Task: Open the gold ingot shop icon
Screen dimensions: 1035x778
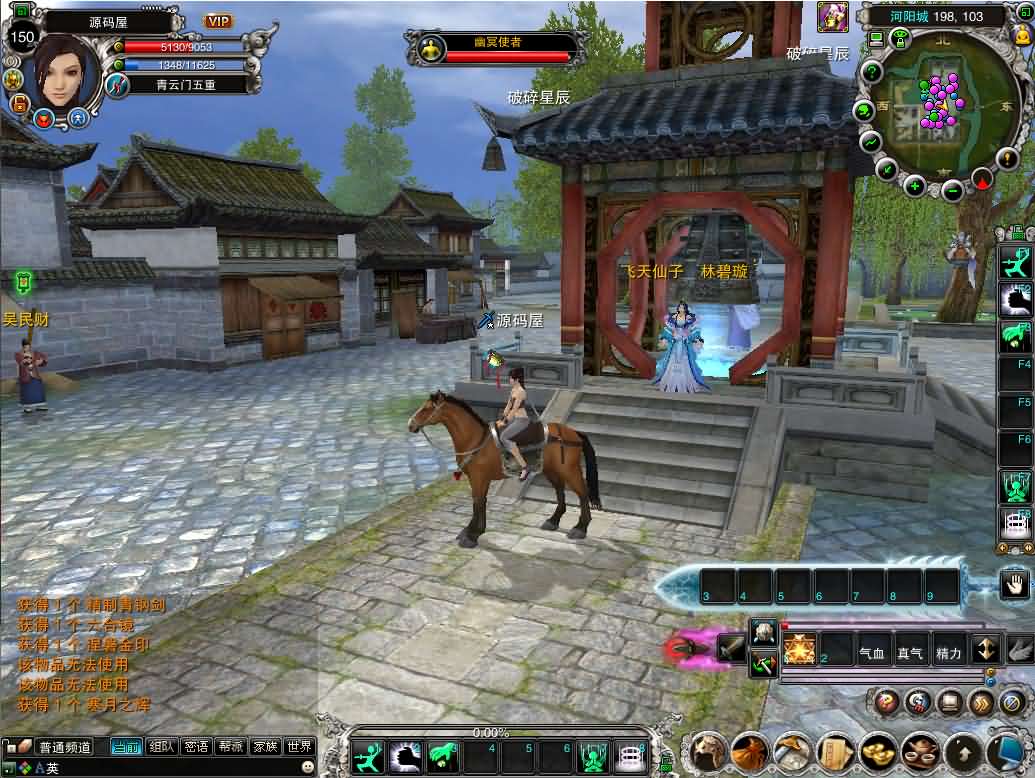Action: pos(879,750)
